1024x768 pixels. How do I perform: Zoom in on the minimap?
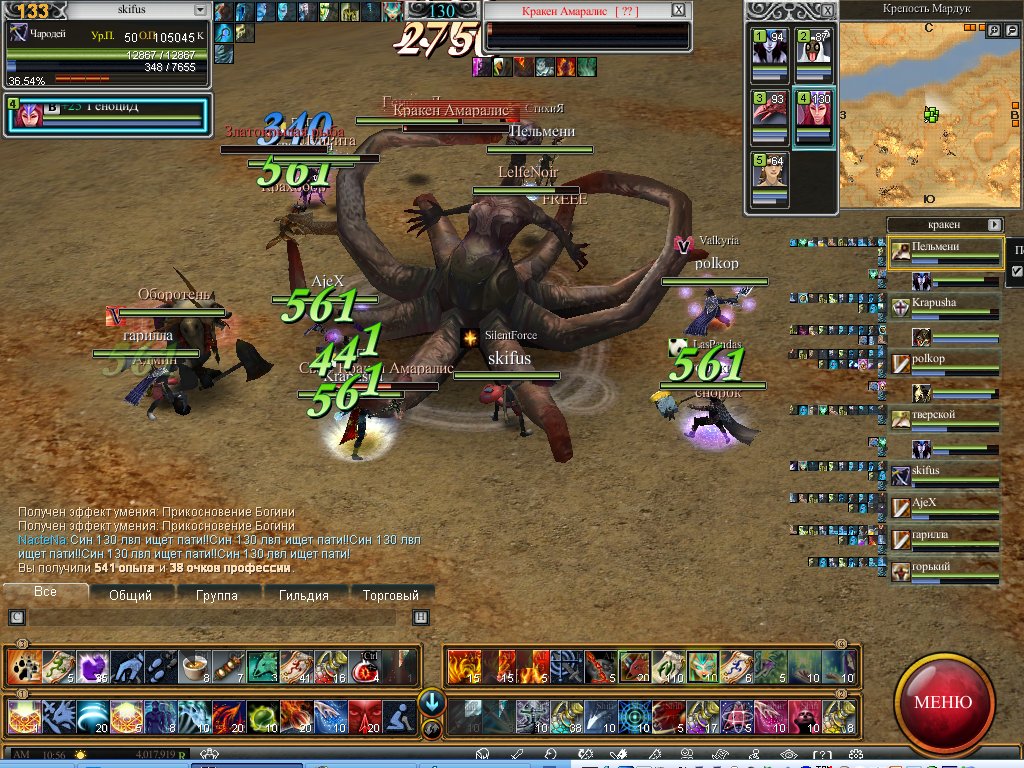point(994,31)
